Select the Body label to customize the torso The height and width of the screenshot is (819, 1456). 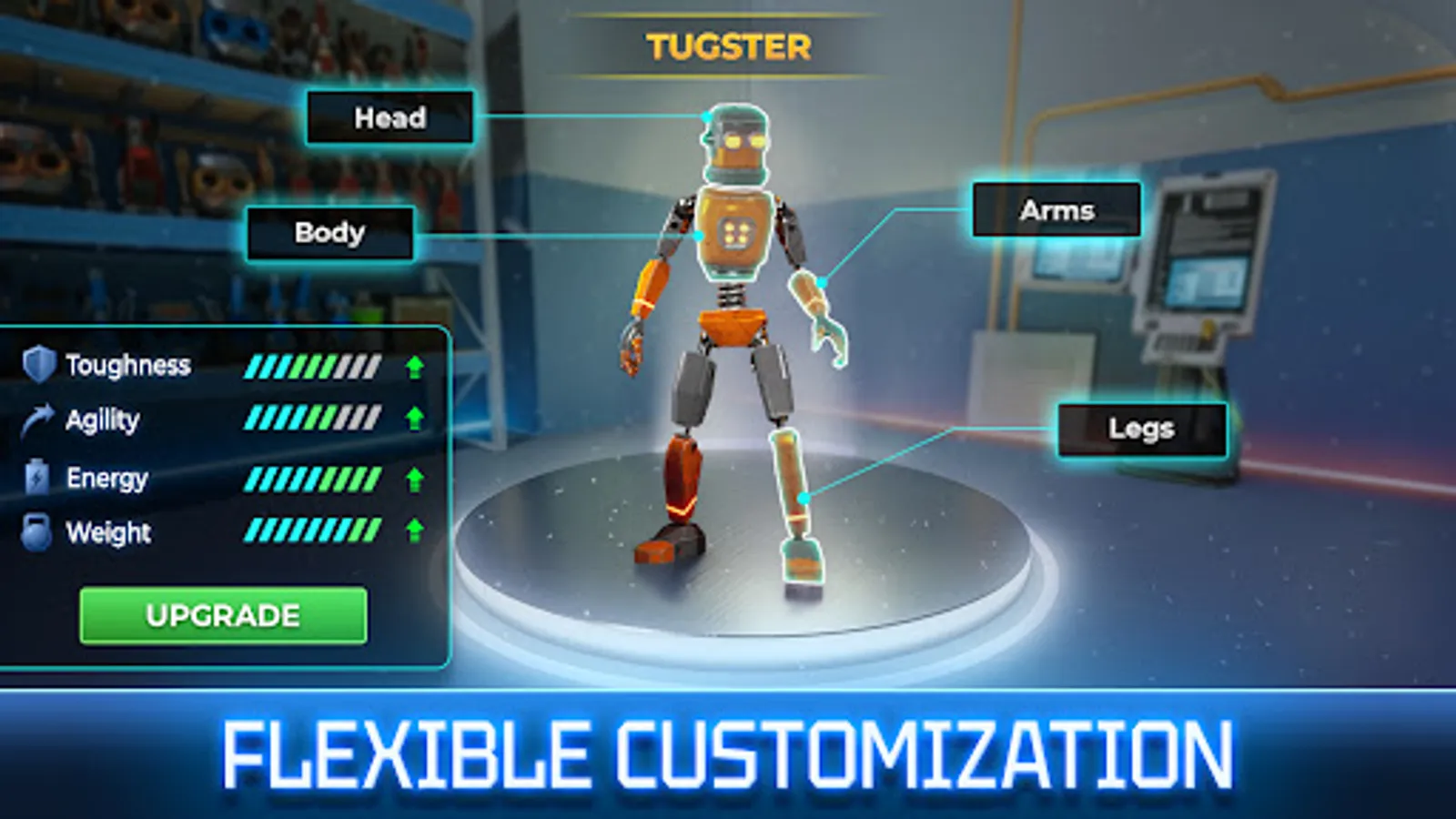click(329, 233)
